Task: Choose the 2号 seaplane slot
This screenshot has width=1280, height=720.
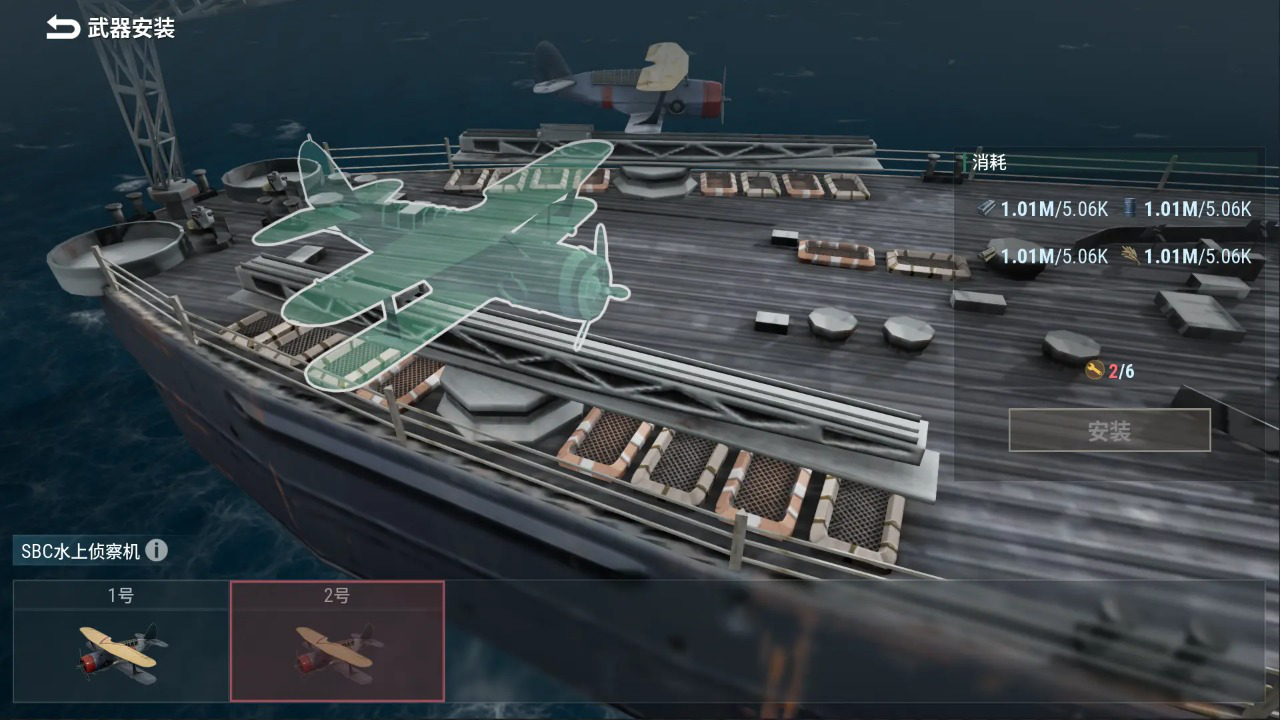Action: pyautogui.click(x=337, y=641)
